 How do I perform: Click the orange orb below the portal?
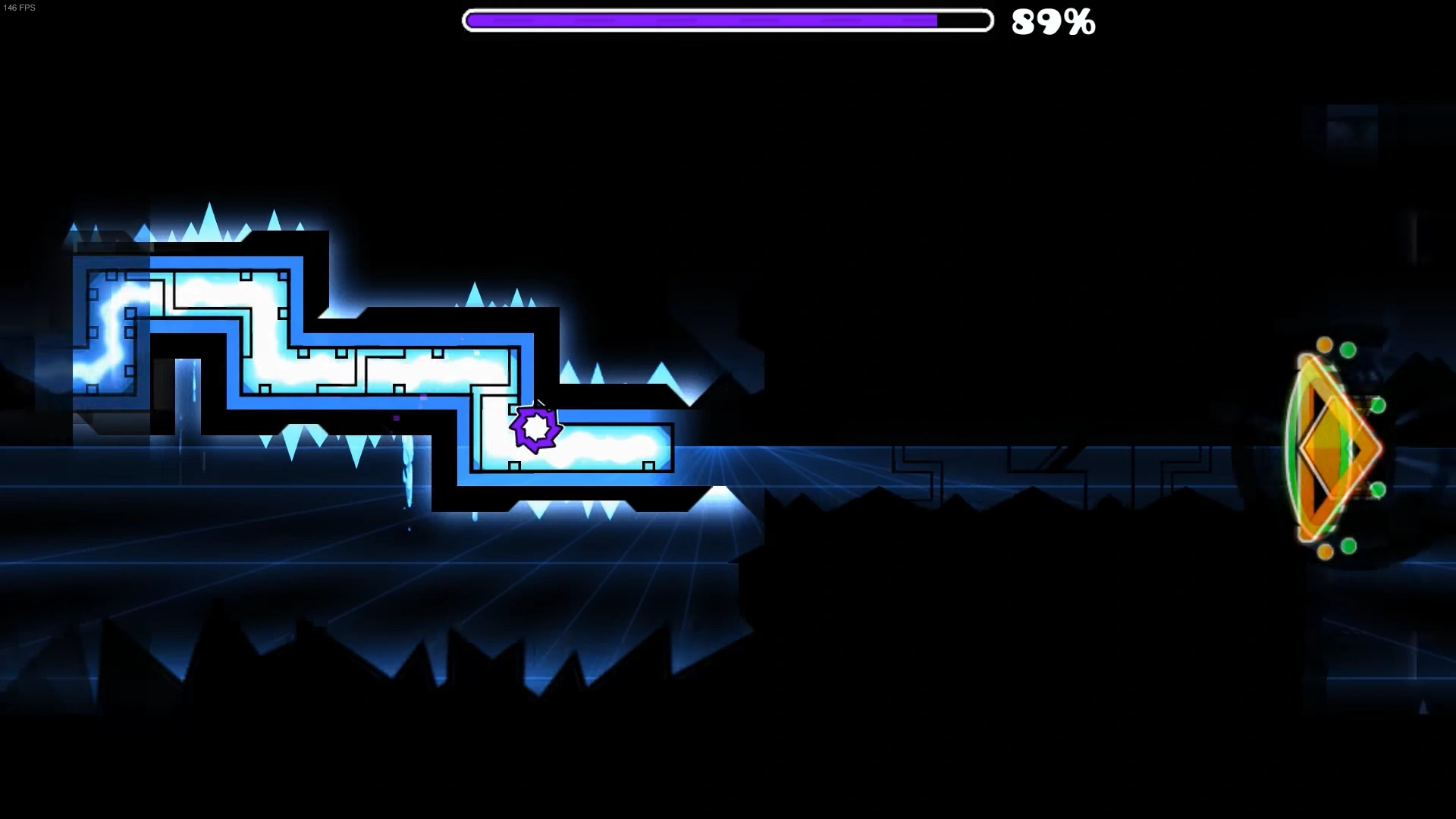(x=1324, y=551)
